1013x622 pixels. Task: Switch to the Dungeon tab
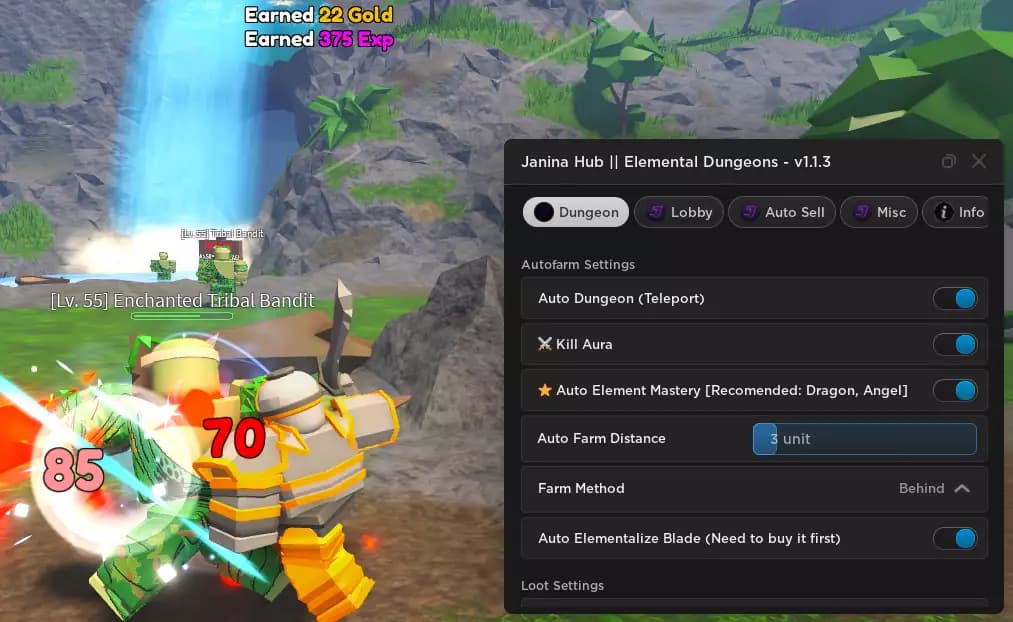pos(576,212)
